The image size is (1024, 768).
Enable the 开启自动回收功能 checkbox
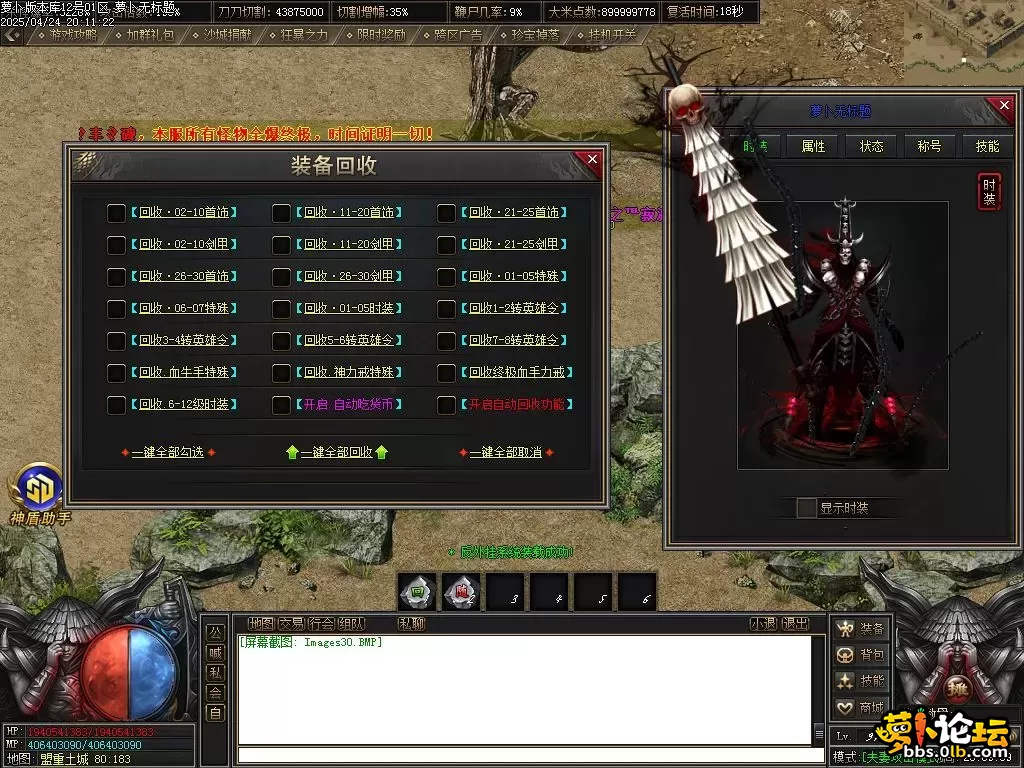447,405
